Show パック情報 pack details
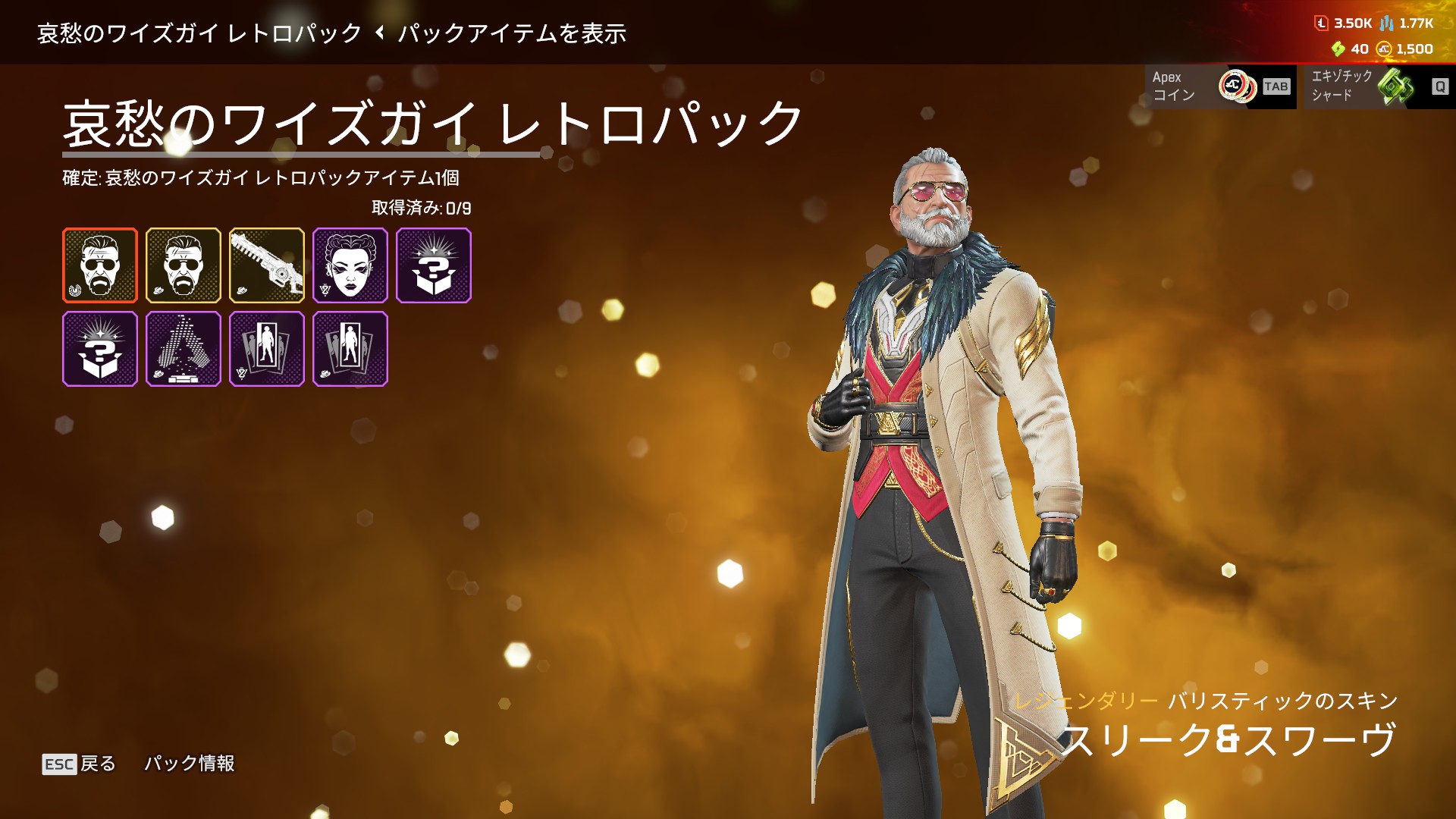 point(190,764)
